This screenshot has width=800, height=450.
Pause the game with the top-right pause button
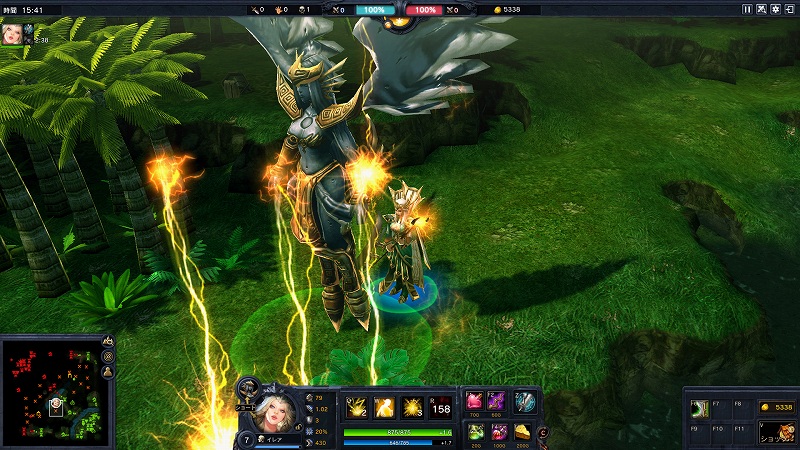pos(747,9)
